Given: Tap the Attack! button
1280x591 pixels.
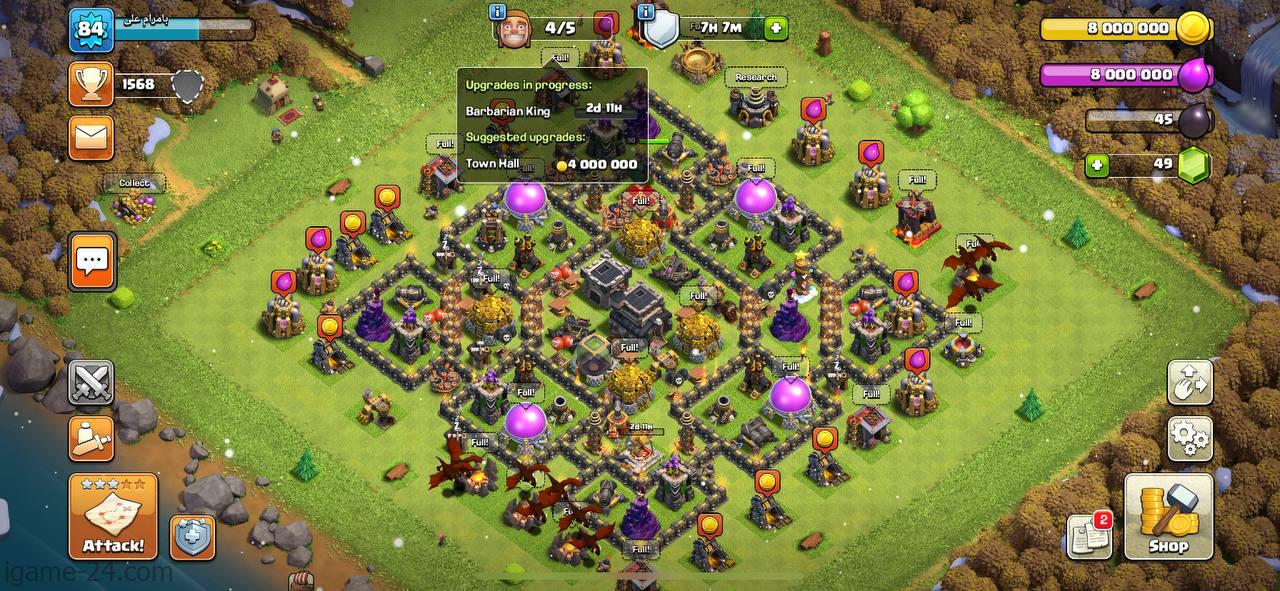Looking at the screenshot, I should click(x=113, y=516).
